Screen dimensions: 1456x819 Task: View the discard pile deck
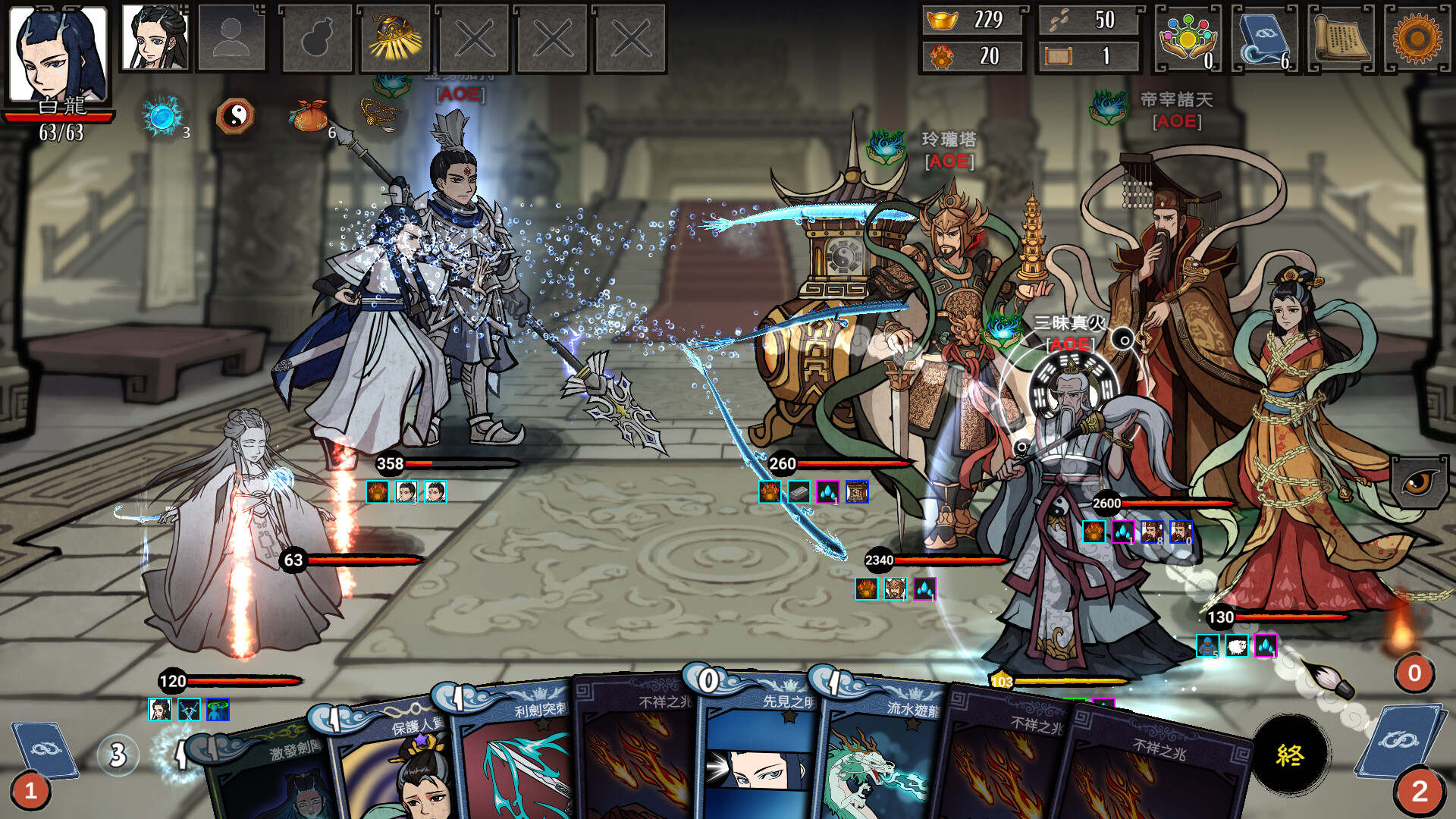point(1400,743)
